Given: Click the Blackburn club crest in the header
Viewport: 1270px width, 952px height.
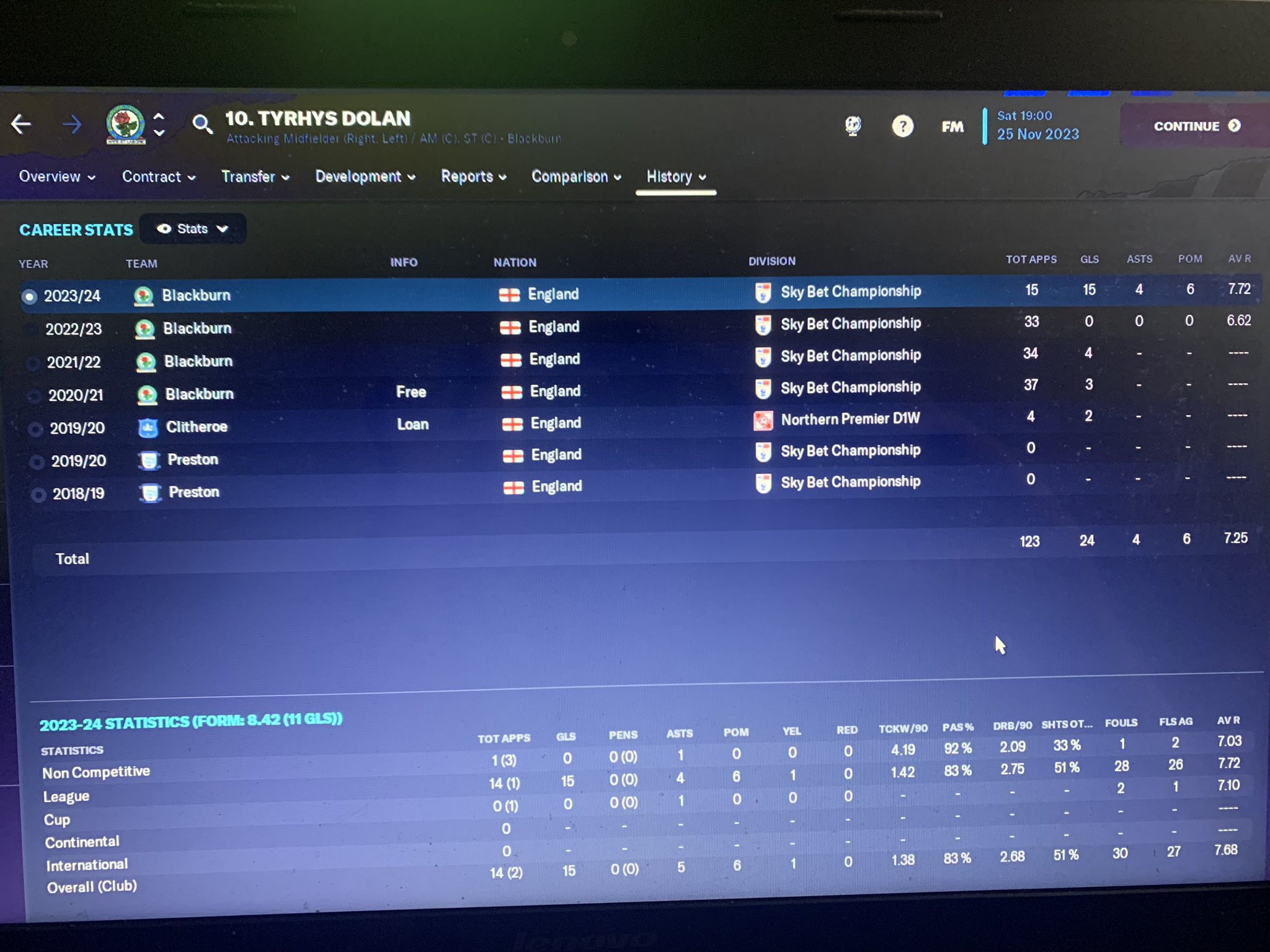Looking at the screenshot, I should tap(124, 124).
